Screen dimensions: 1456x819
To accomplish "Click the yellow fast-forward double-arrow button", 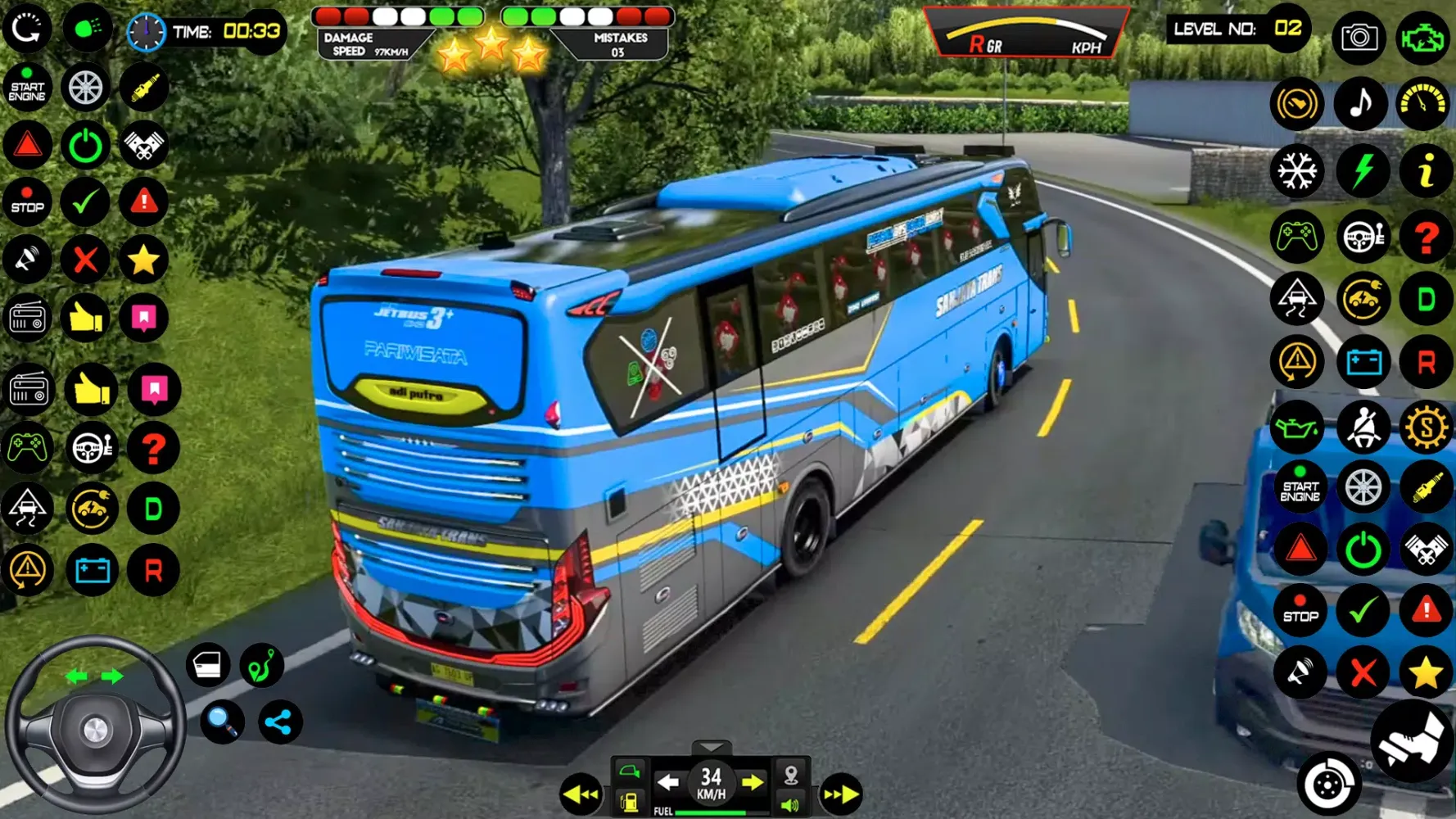I will tap(840, 794).
